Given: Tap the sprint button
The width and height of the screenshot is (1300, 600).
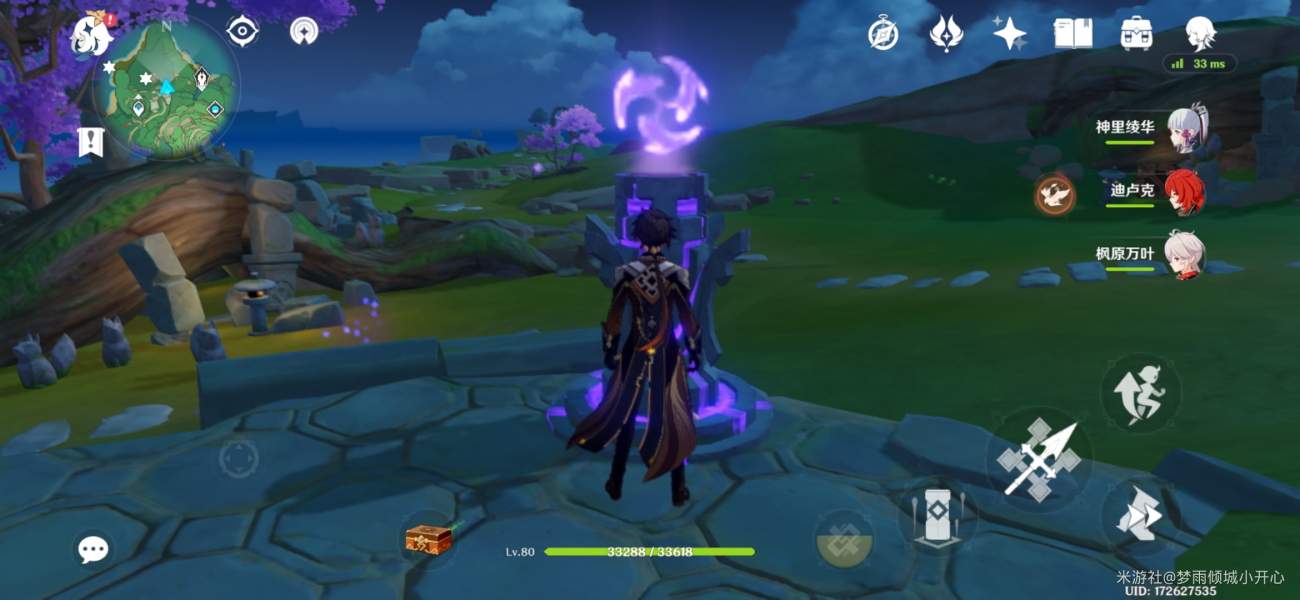Looking at the screenshot, I should pos(1140,516).
